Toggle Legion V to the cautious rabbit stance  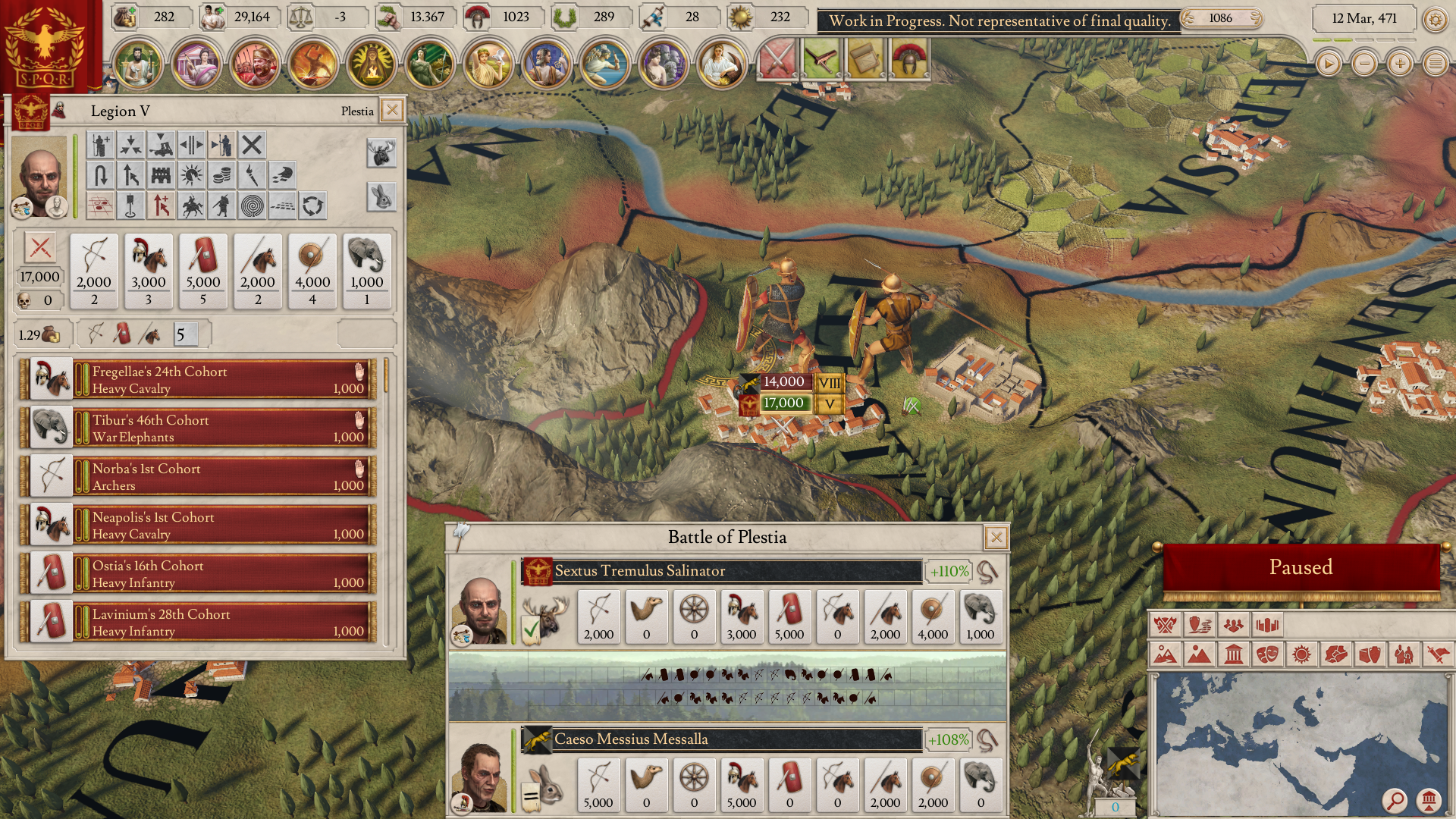pyautogui.click(x=380, y=196)
